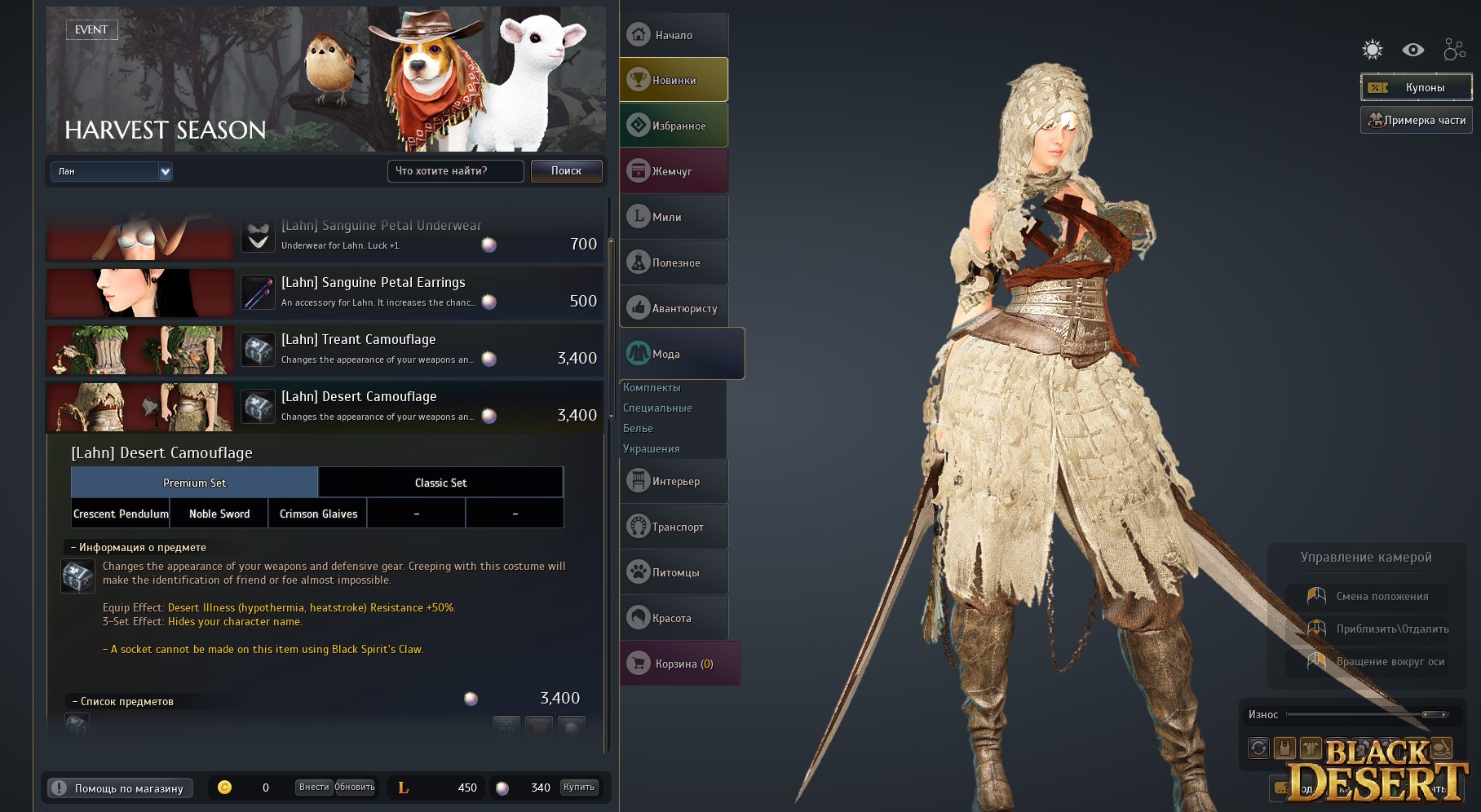Open the Жемчуг category
Viewport: 1481px width, 812px height.
tap(674, 171)
